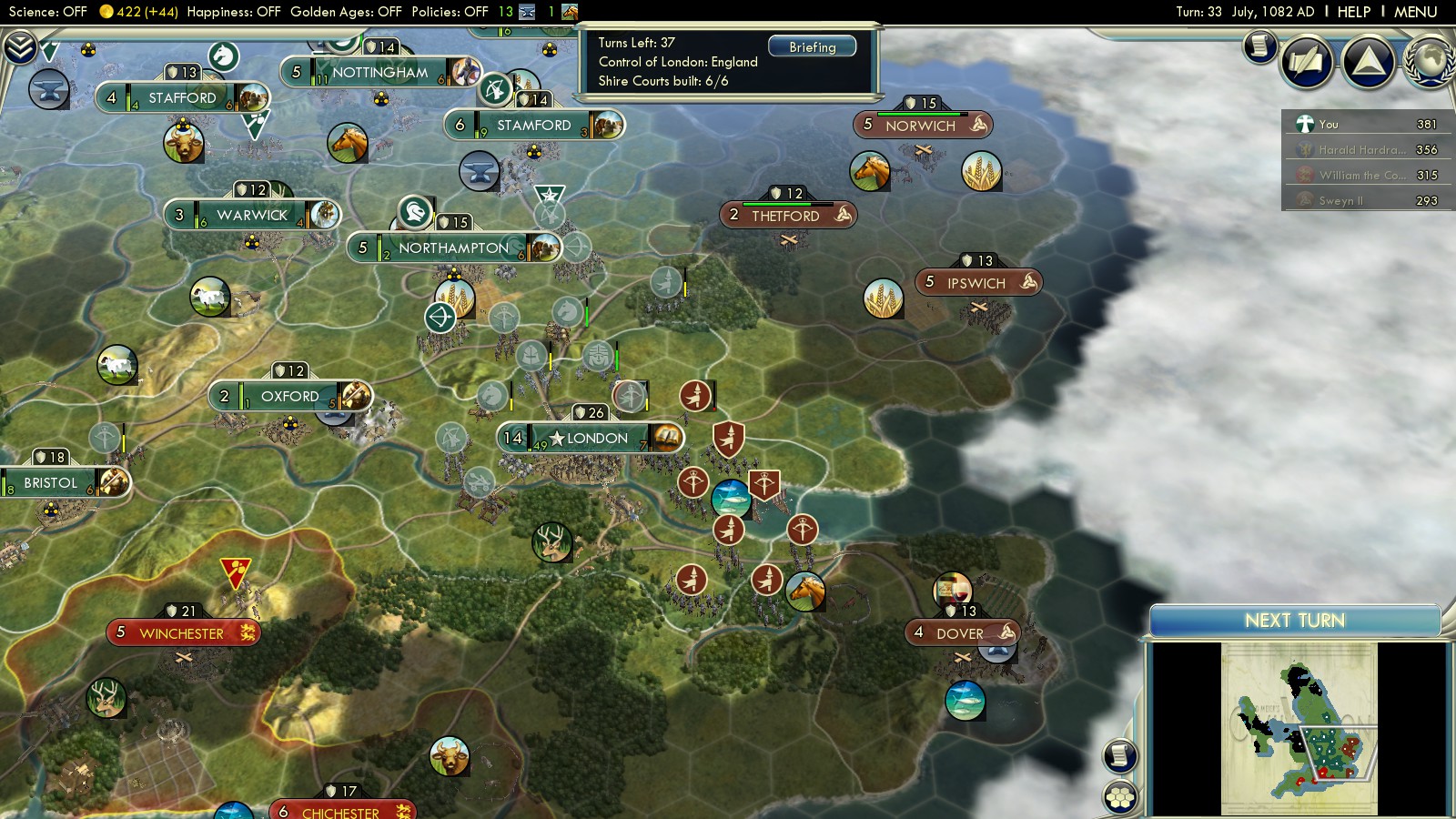End the turn with Next Turn

(1294, 621)
